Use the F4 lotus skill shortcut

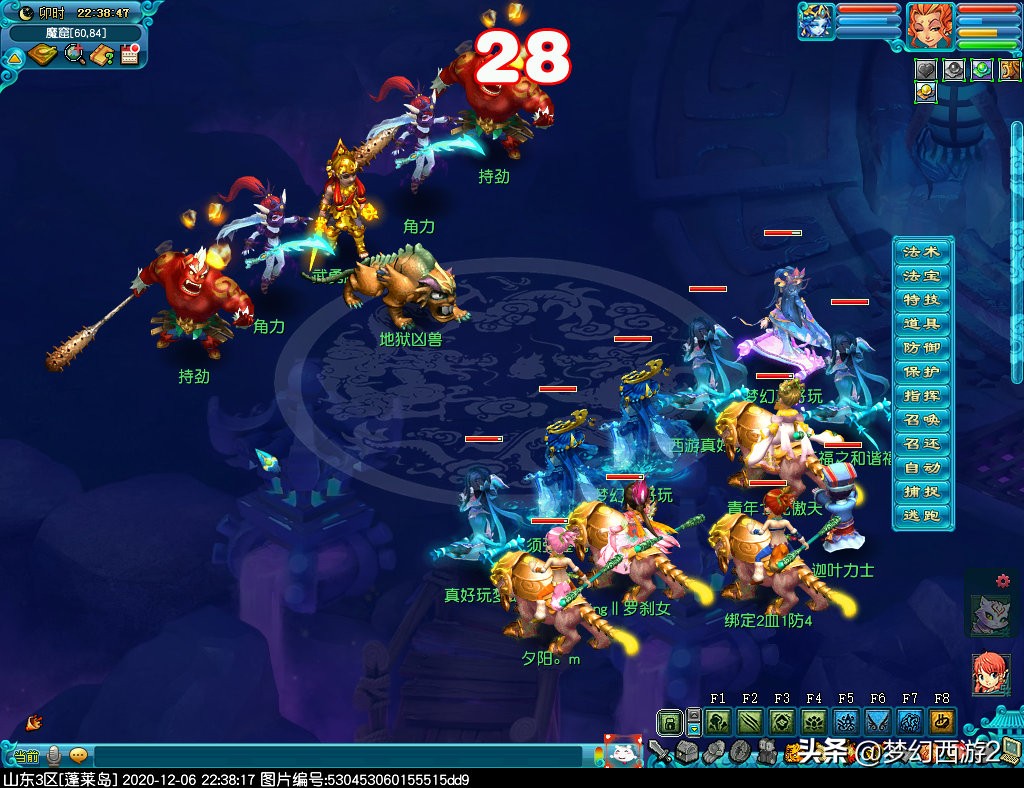pyautogui.click(x=814, y=721)
